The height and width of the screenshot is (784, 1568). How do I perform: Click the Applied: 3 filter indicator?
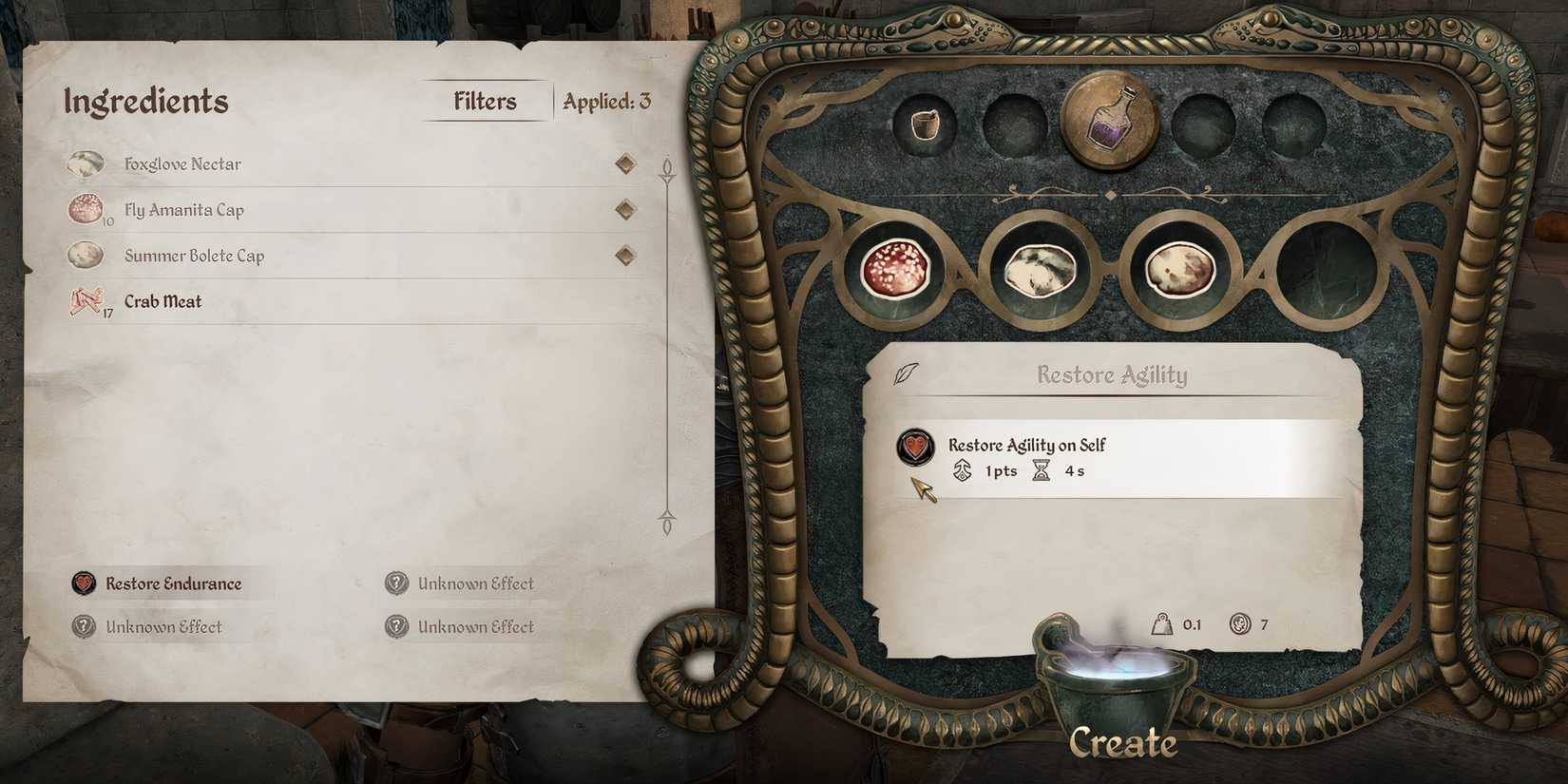[604, 100]
